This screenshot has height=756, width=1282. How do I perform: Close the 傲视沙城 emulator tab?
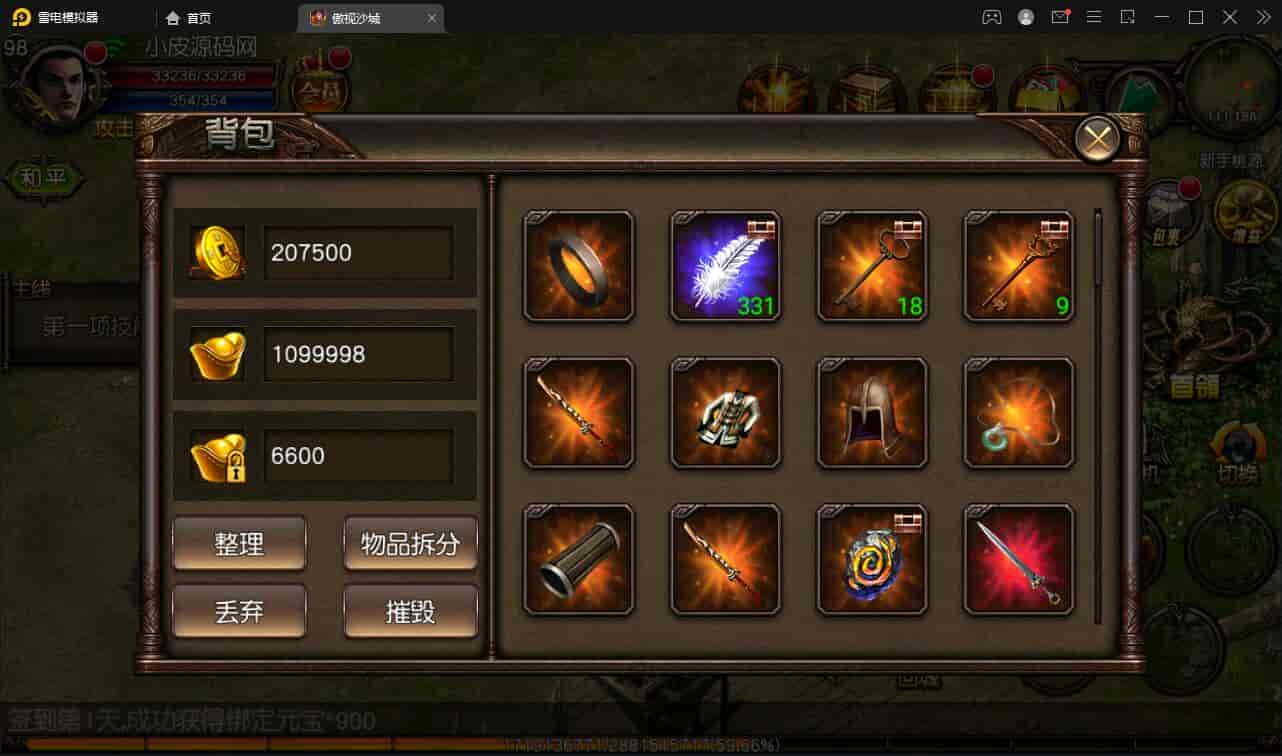point(432,18)
